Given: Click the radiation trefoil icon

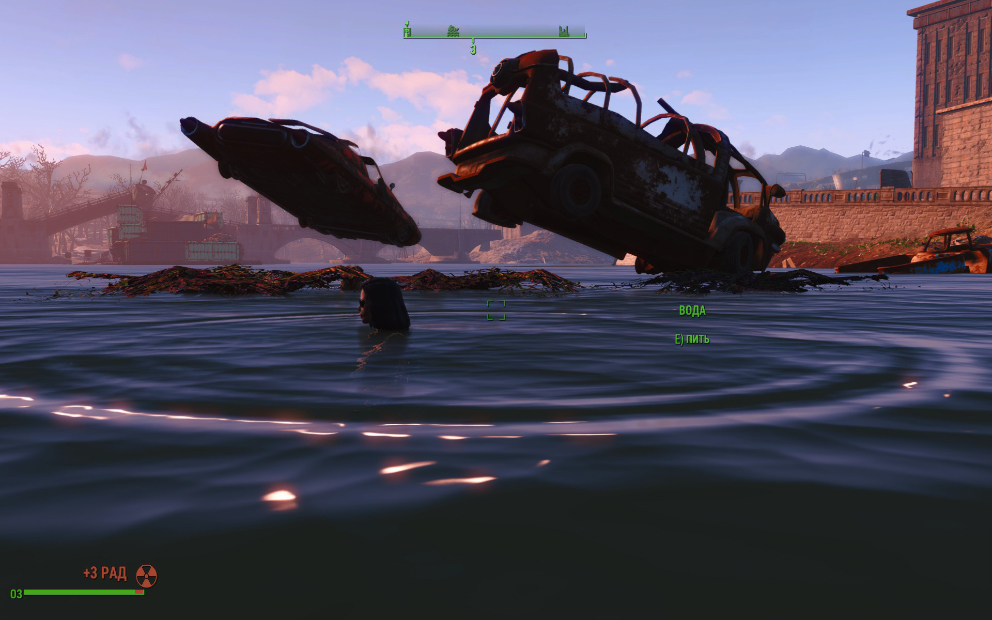Looking at the screenshot, I should [146, 575].
